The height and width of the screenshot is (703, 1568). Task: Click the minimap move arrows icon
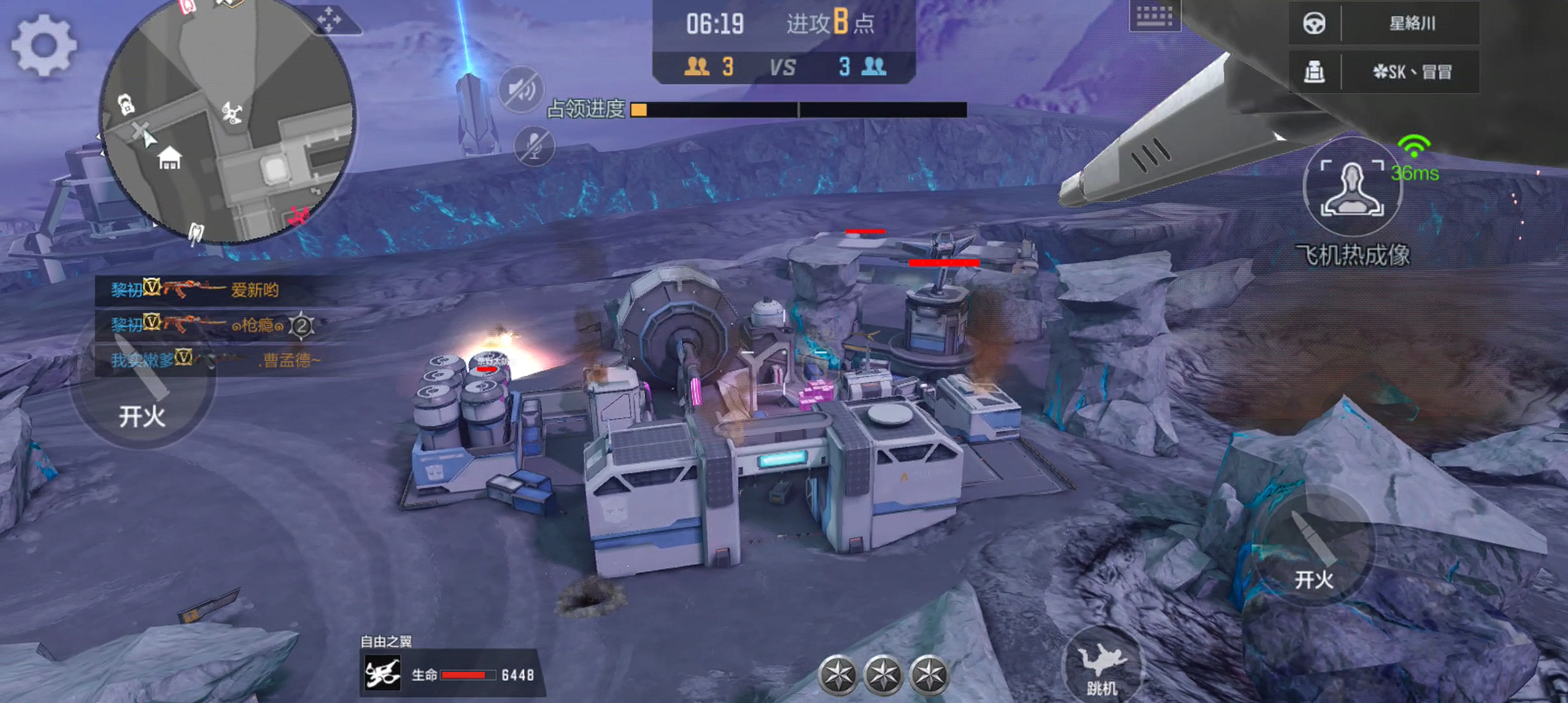point(330,19)
